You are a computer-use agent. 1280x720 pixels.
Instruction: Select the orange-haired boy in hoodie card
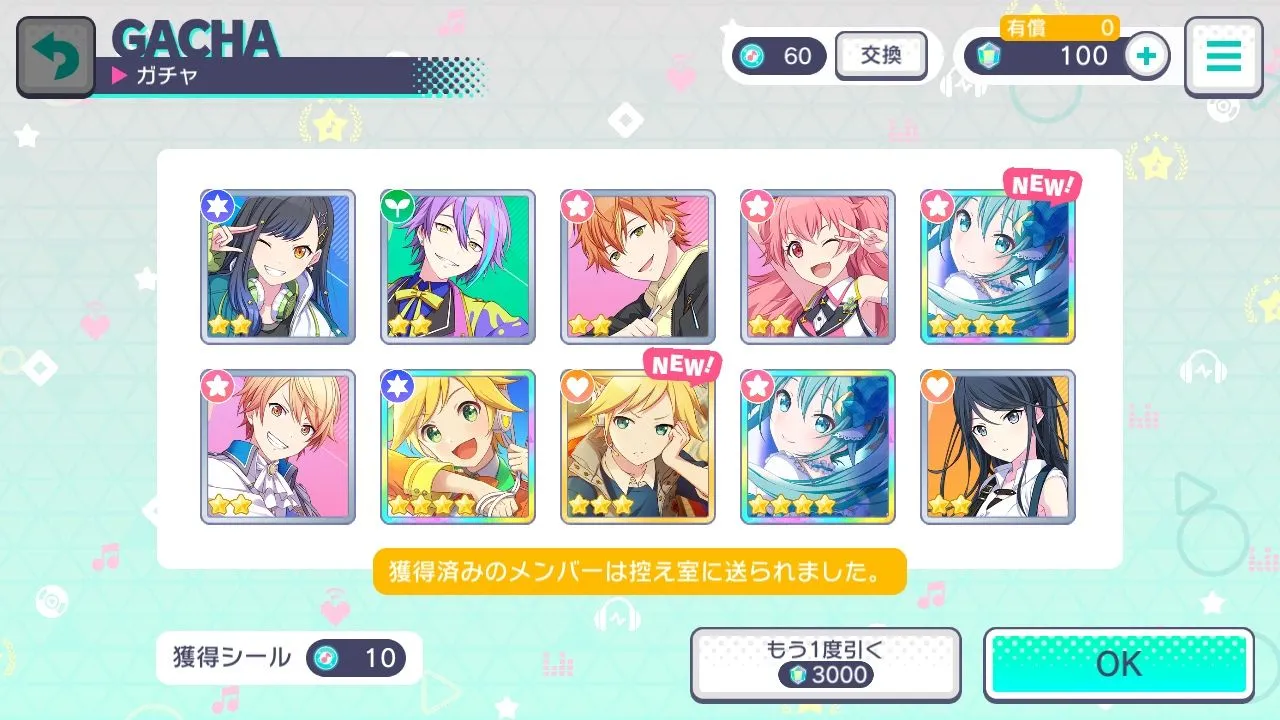click(x=638, y=267)
